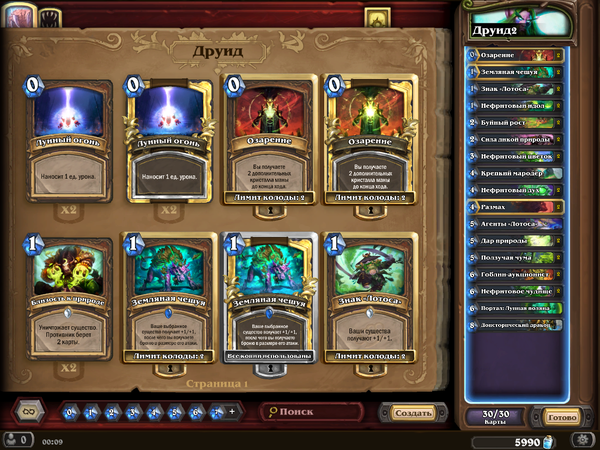
Task: Open the yellow card back tab
Action: pos(377,17)
